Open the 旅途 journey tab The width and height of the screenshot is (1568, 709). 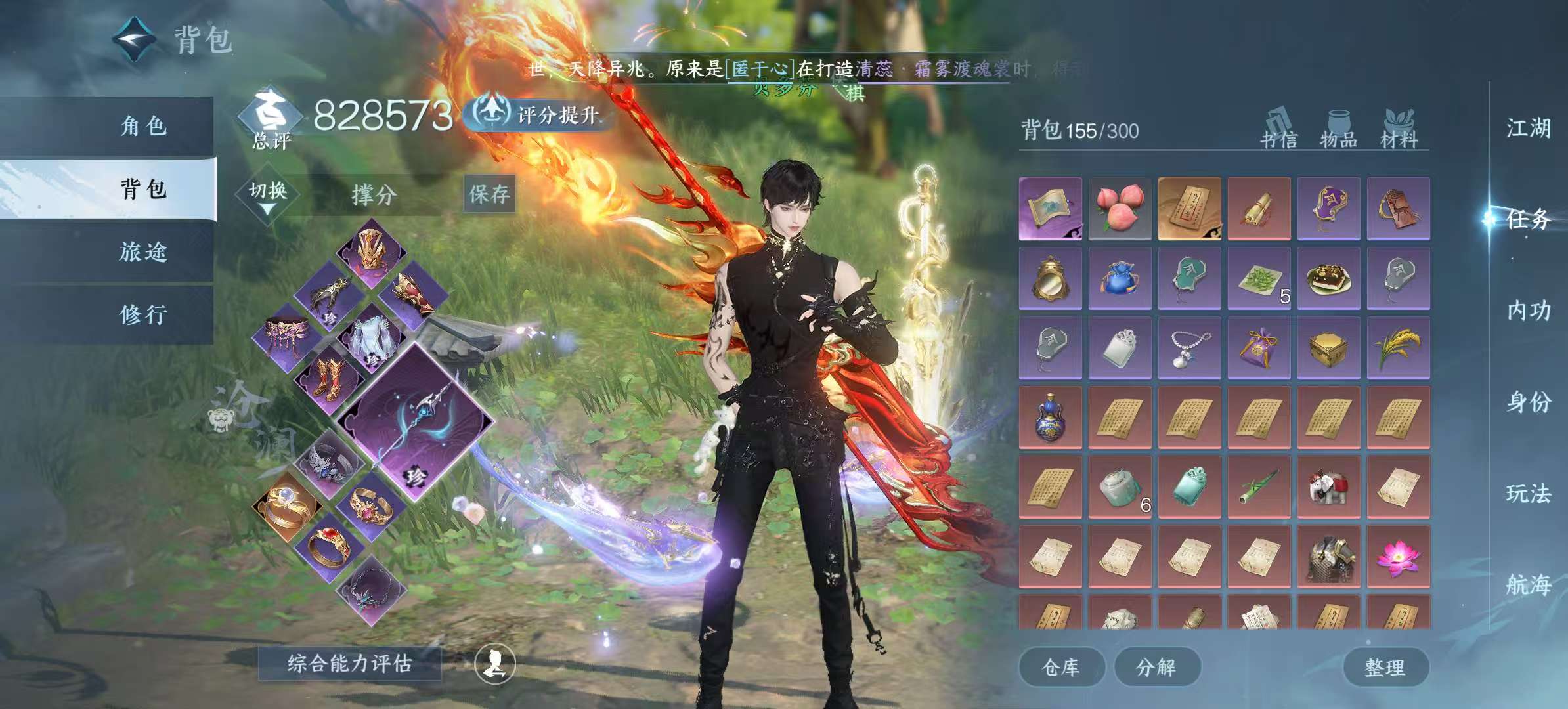(x=143, y=251)
